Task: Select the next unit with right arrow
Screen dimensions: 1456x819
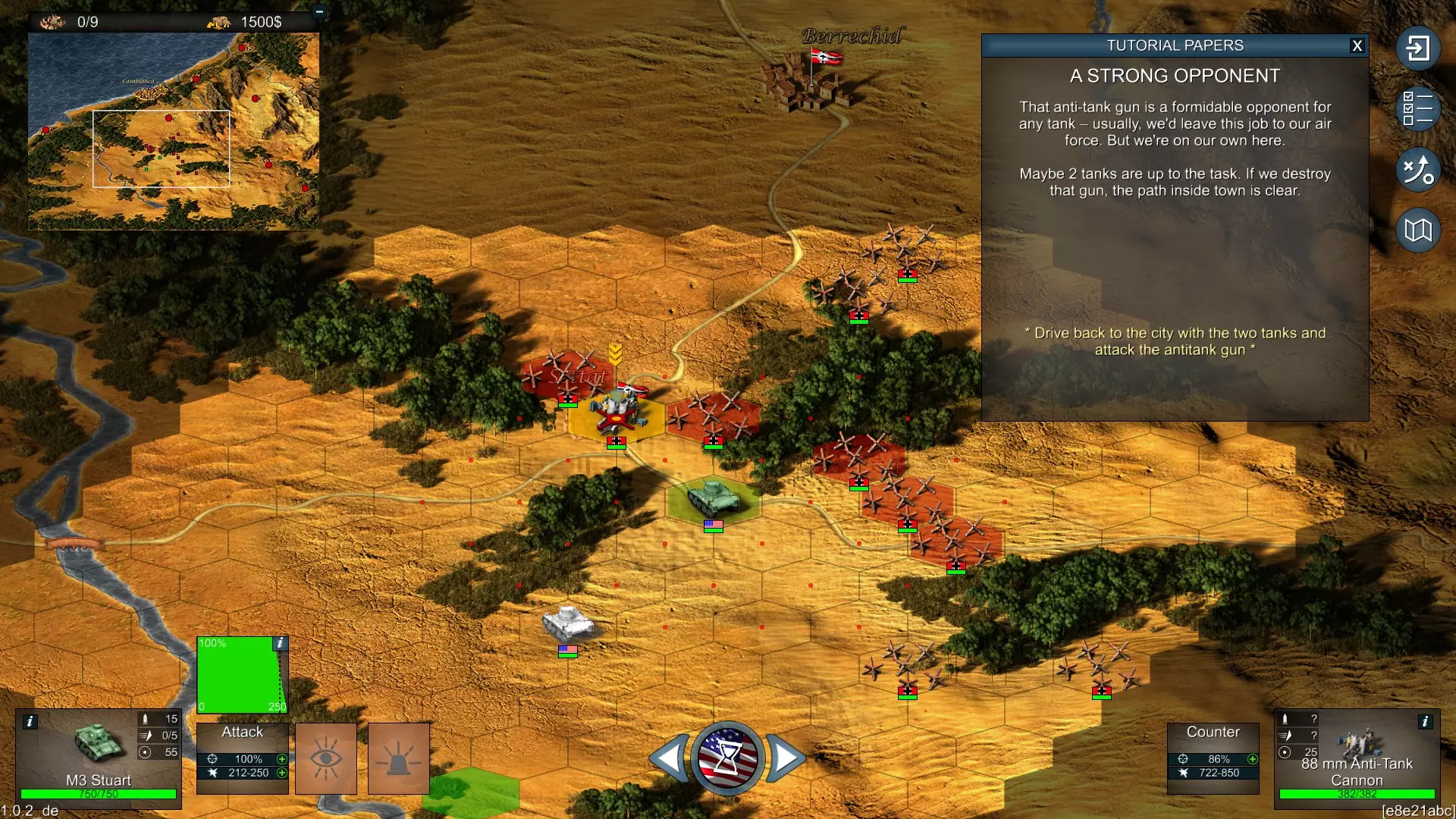Action: pyautogui.click(x=786, y=758)
